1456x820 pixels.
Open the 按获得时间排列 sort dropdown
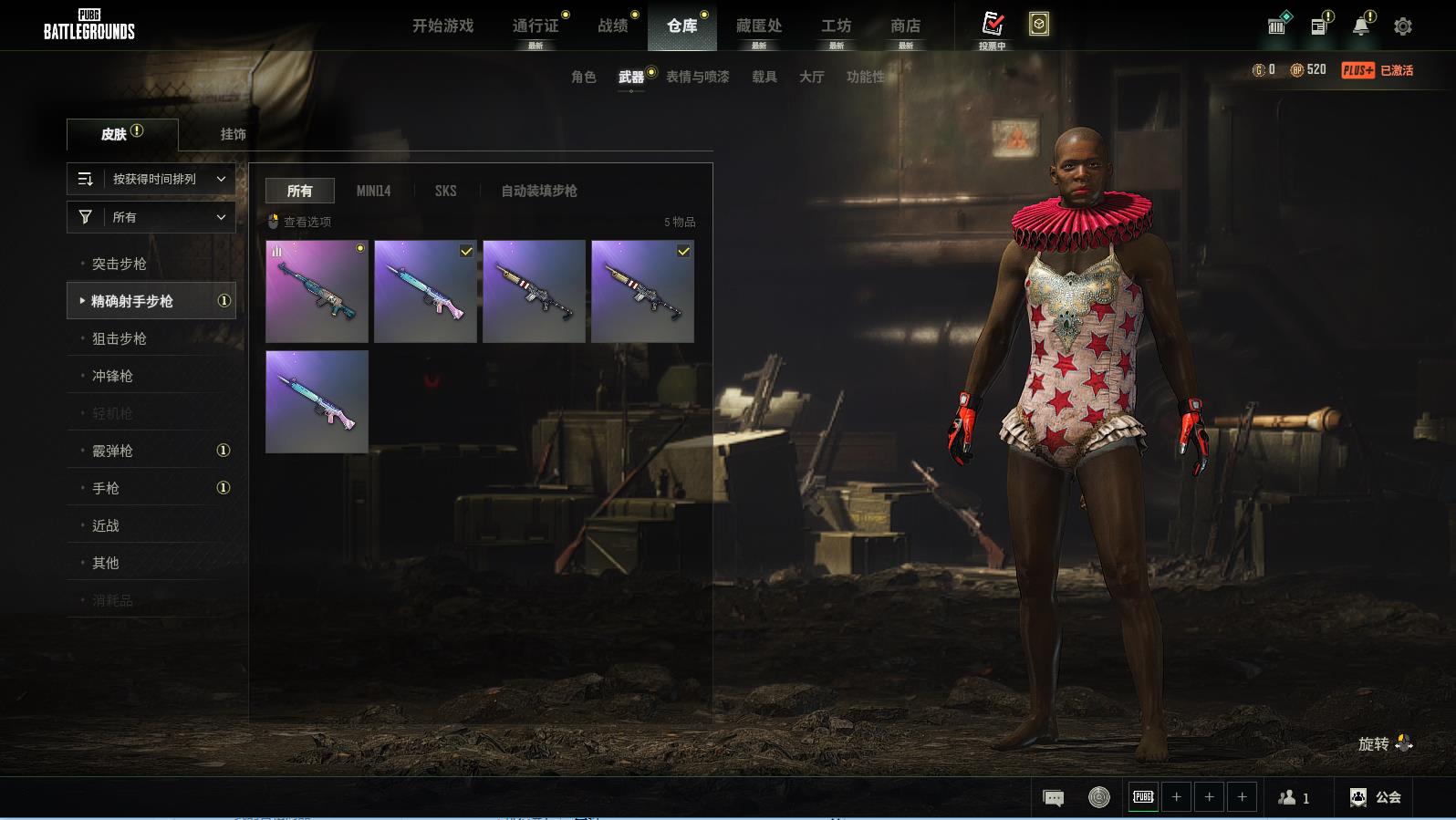151,179
